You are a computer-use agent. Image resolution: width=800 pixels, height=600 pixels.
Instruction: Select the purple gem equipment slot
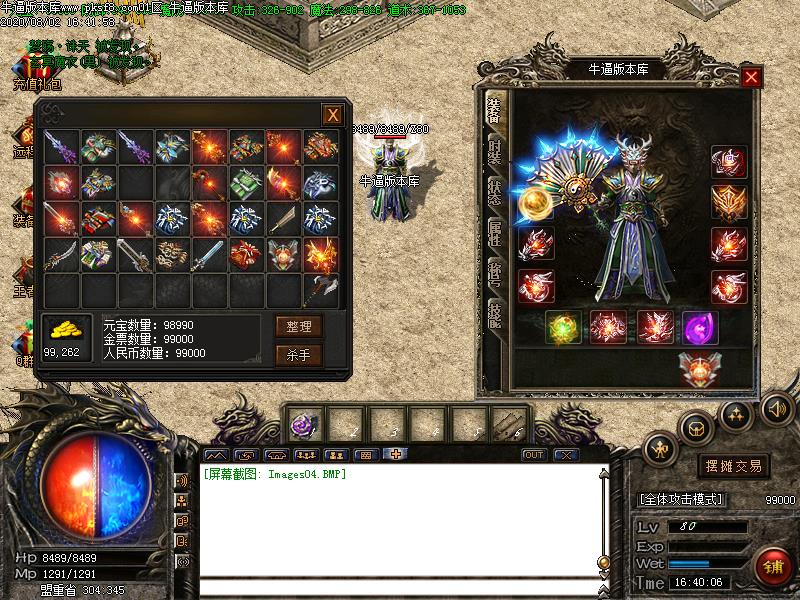point(698,327)
